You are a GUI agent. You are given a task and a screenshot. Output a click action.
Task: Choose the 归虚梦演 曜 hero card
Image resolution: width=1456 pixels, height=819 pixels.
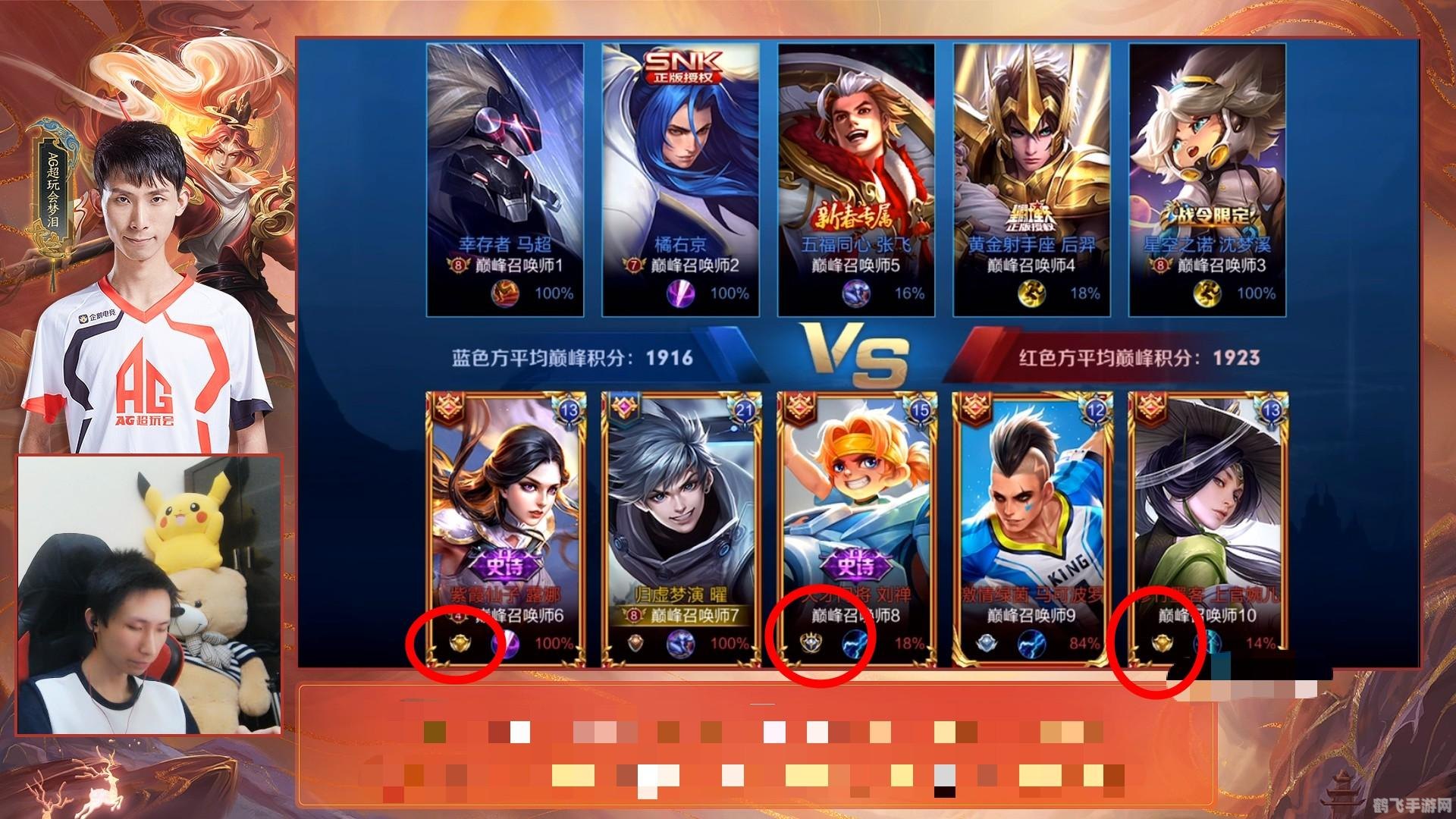pyautogui.click(x=681, y=516)
